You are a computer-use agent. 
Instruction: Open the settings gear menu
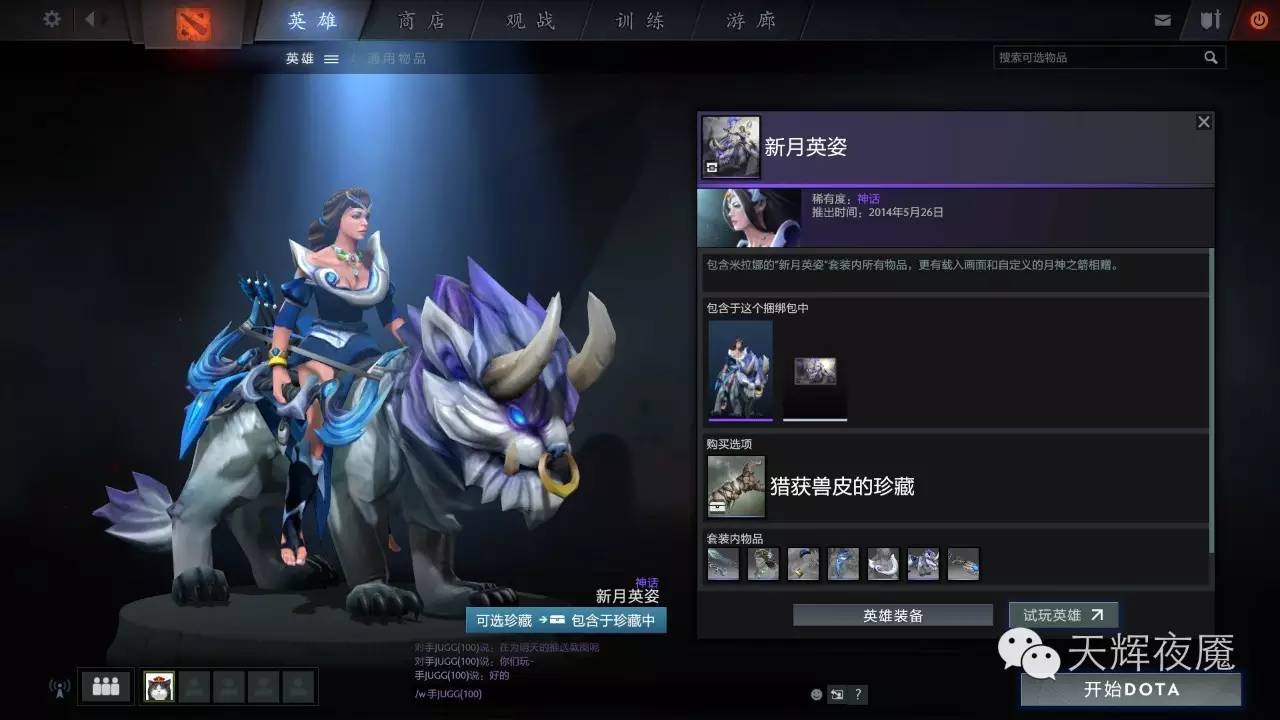(x=52, y=18)
